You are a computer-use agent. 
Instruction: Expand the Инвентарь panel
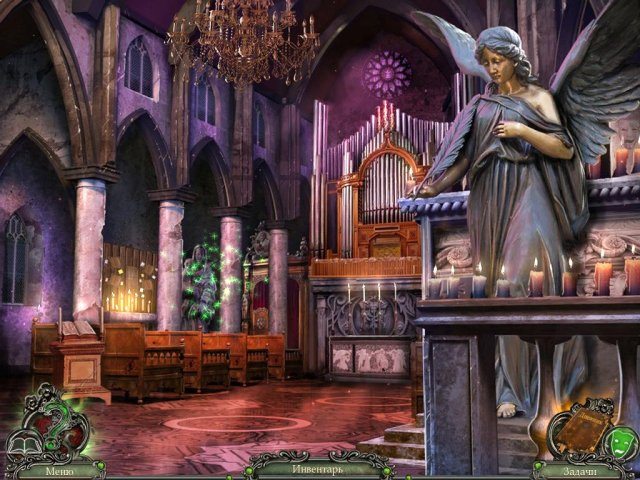pyautogui.click(x=320, y=468)
